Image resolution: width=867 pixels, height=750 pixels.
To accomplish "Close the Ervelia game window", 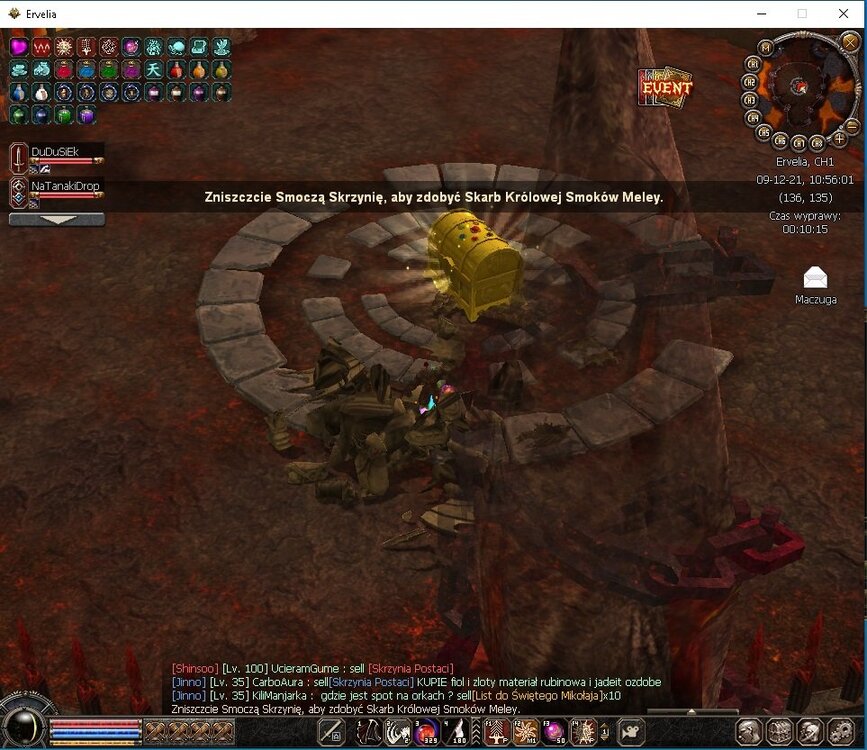I will 843,14.
